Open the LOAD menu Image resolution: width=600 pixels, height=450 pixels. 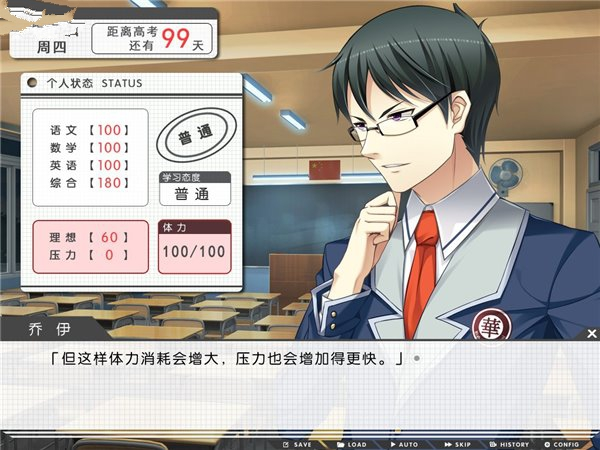tap(352, 444)
